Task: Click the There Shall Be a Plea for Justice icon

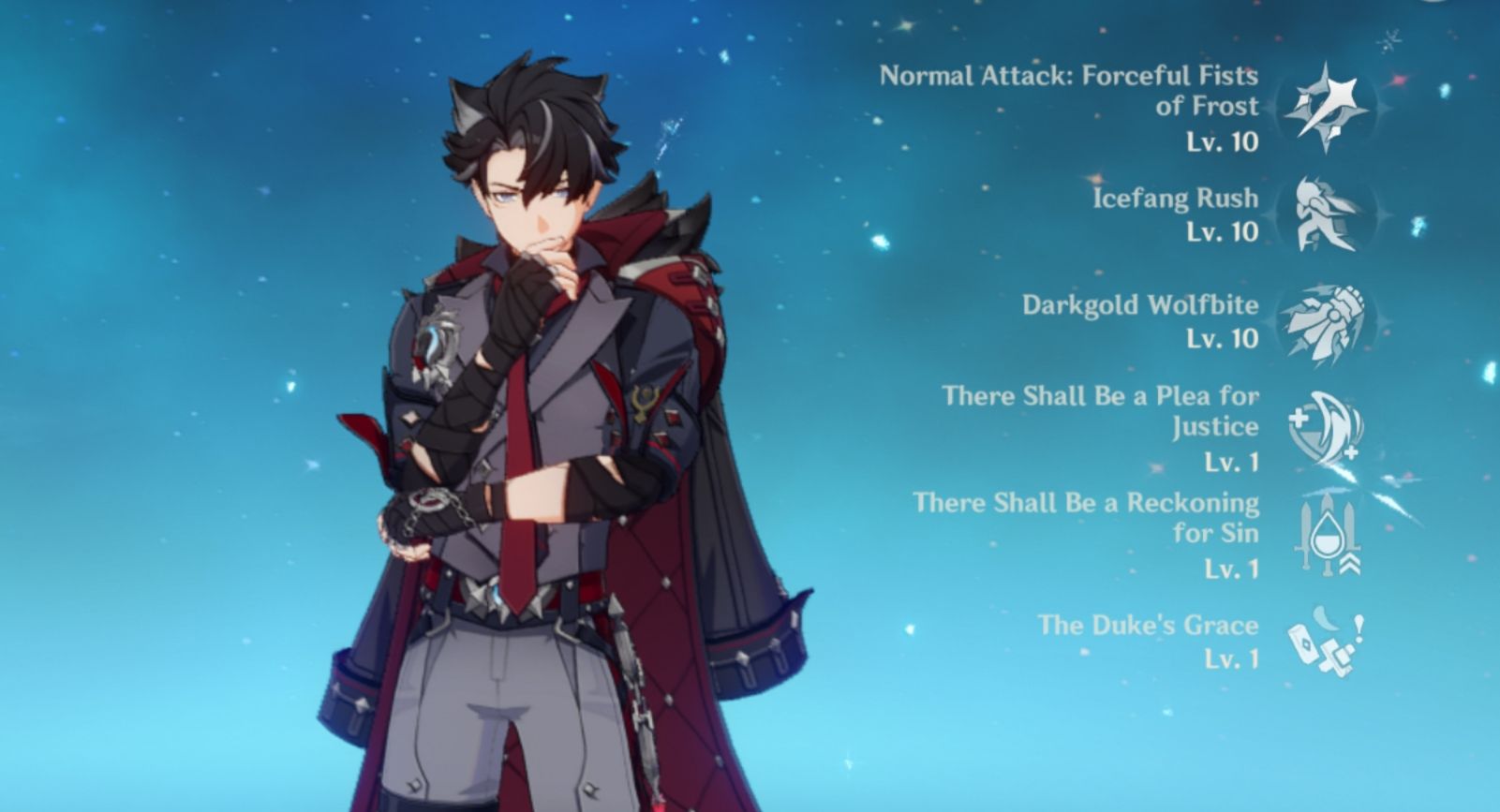Action: click(x=1325, y=429)
